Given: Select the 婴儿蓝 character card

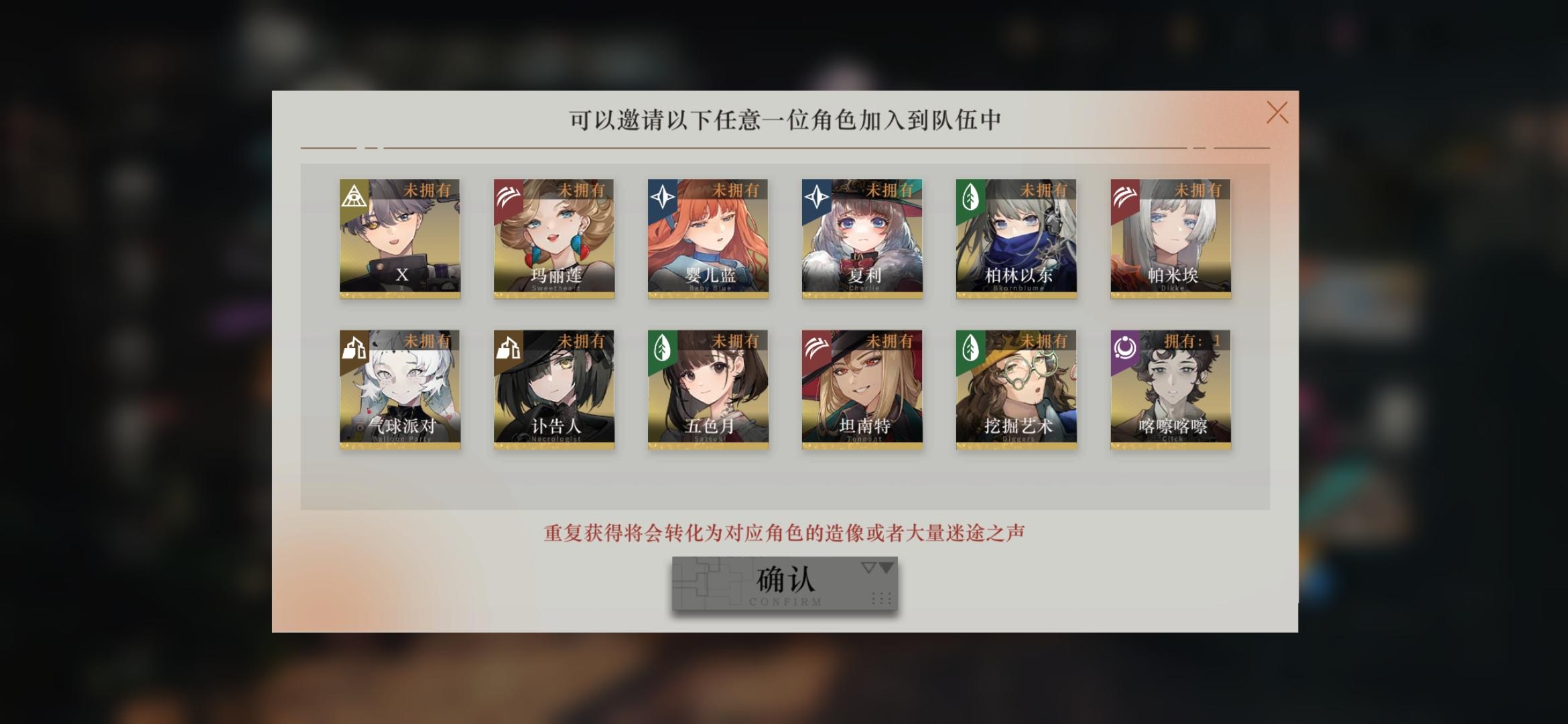Looking at the screenshot, I should click(707, 238).
